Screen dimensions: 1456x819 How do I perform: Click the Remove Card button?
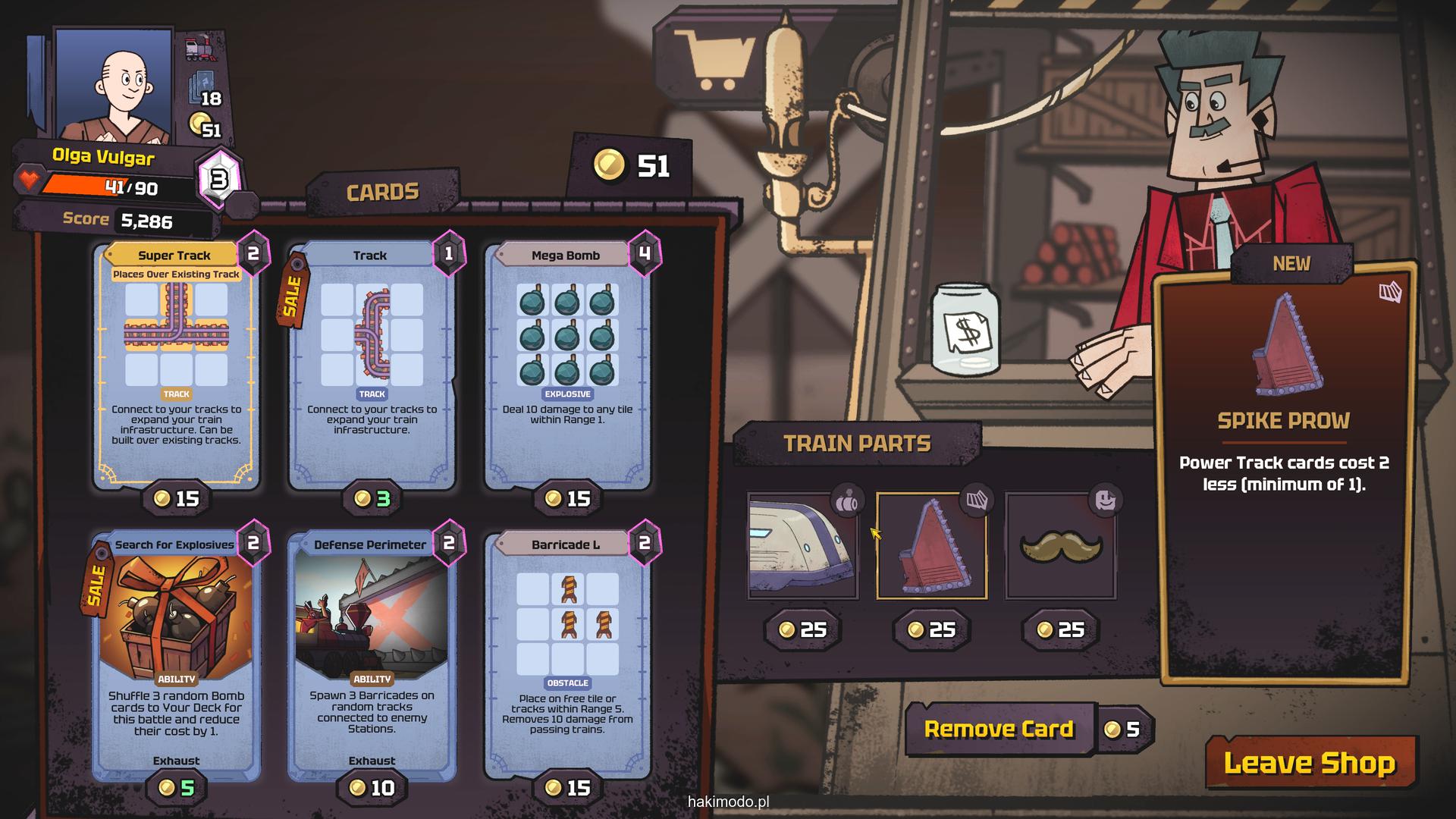tap(999, 730)
